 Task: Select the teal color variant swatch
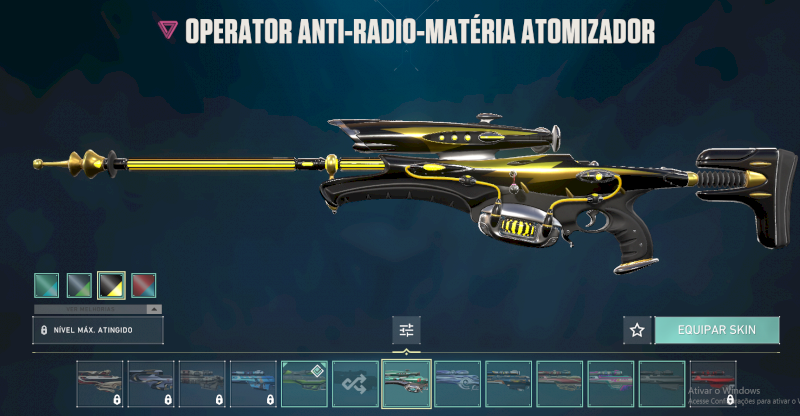(46, 286)
